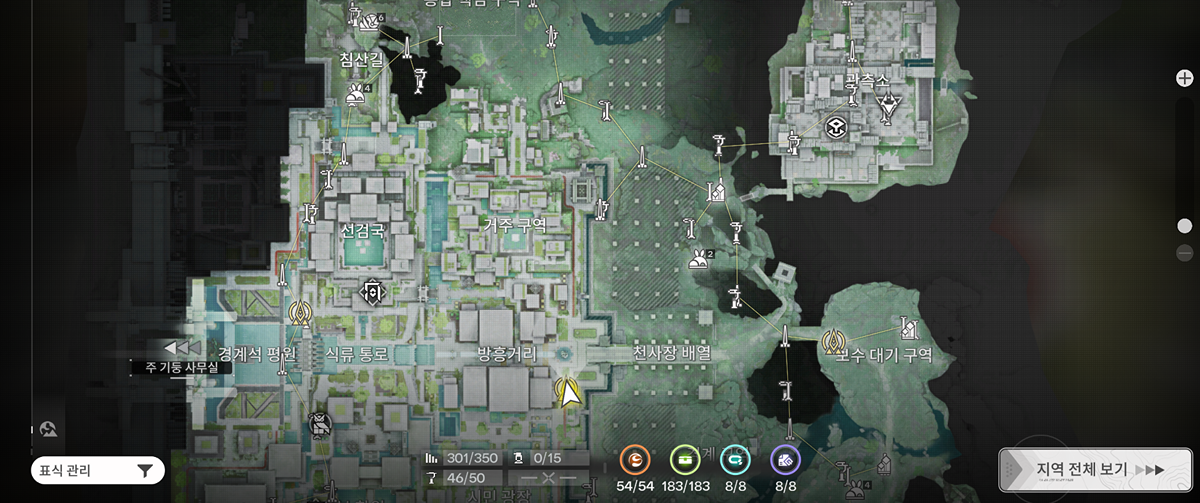
Task: Click the round layer icon above 표식 관리
Action: coord(48,428)
